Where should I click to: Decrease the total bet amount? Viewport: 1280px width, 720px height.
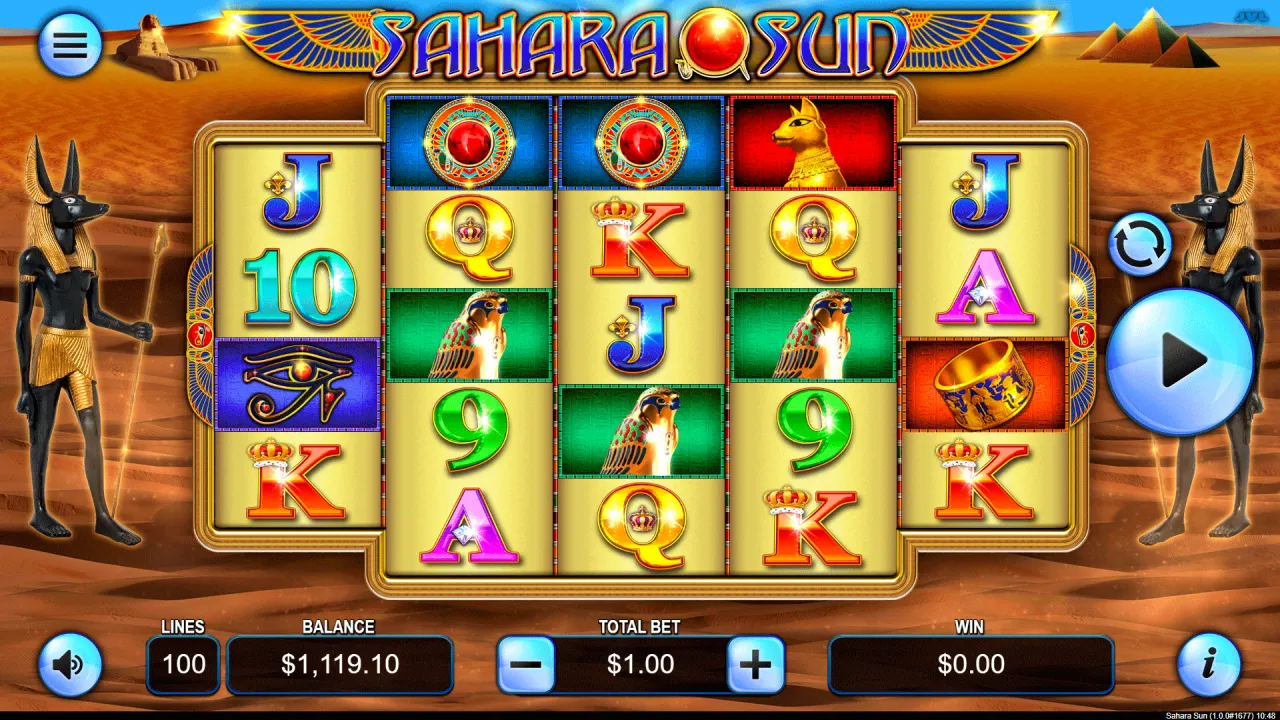point(524,665)
